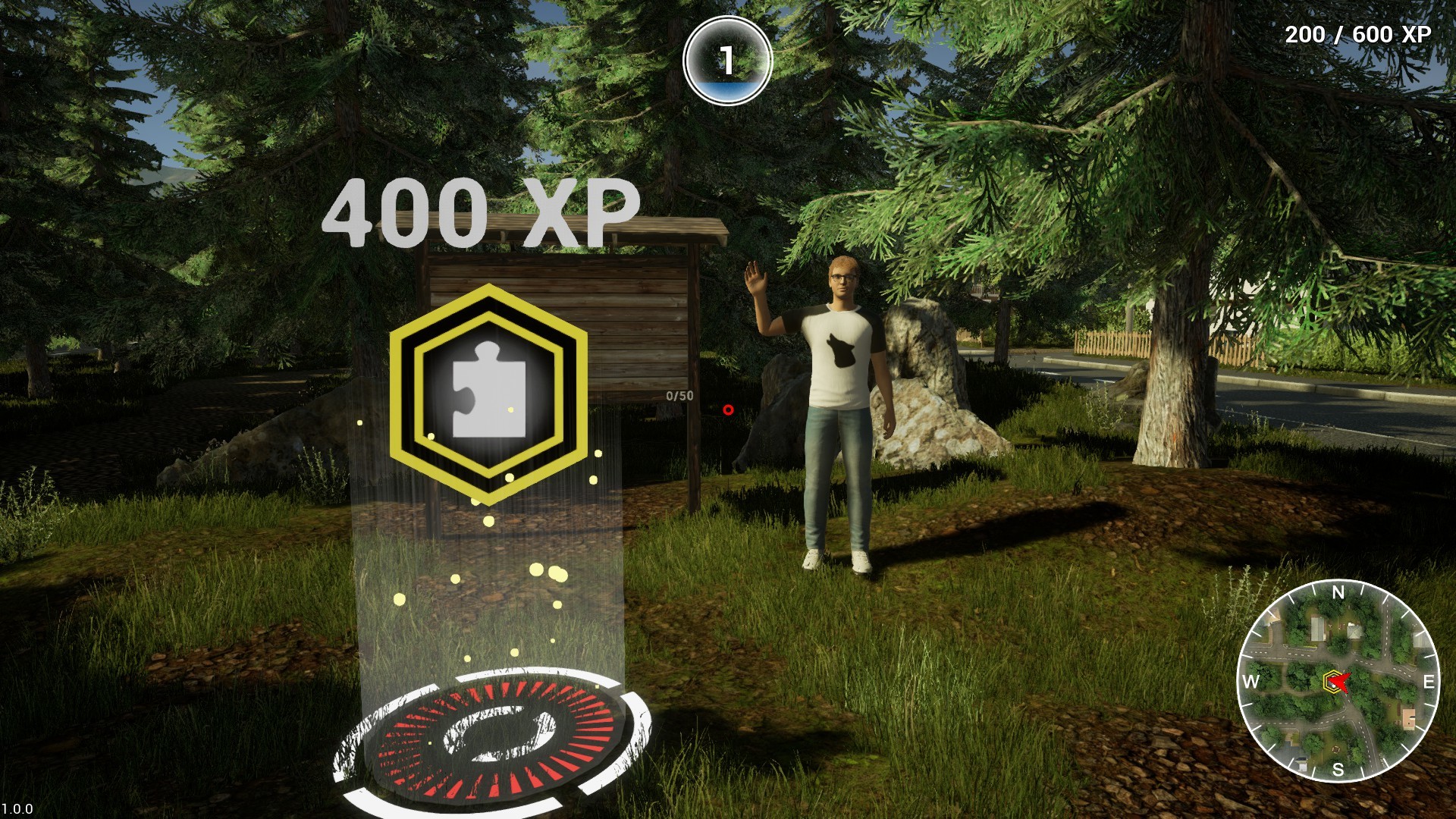Image resolution: width=1456 pixels, height=819 pixels.
Task: Click the yellow hexagon waypoint marker on the minimap
Action: (1332, 682)
